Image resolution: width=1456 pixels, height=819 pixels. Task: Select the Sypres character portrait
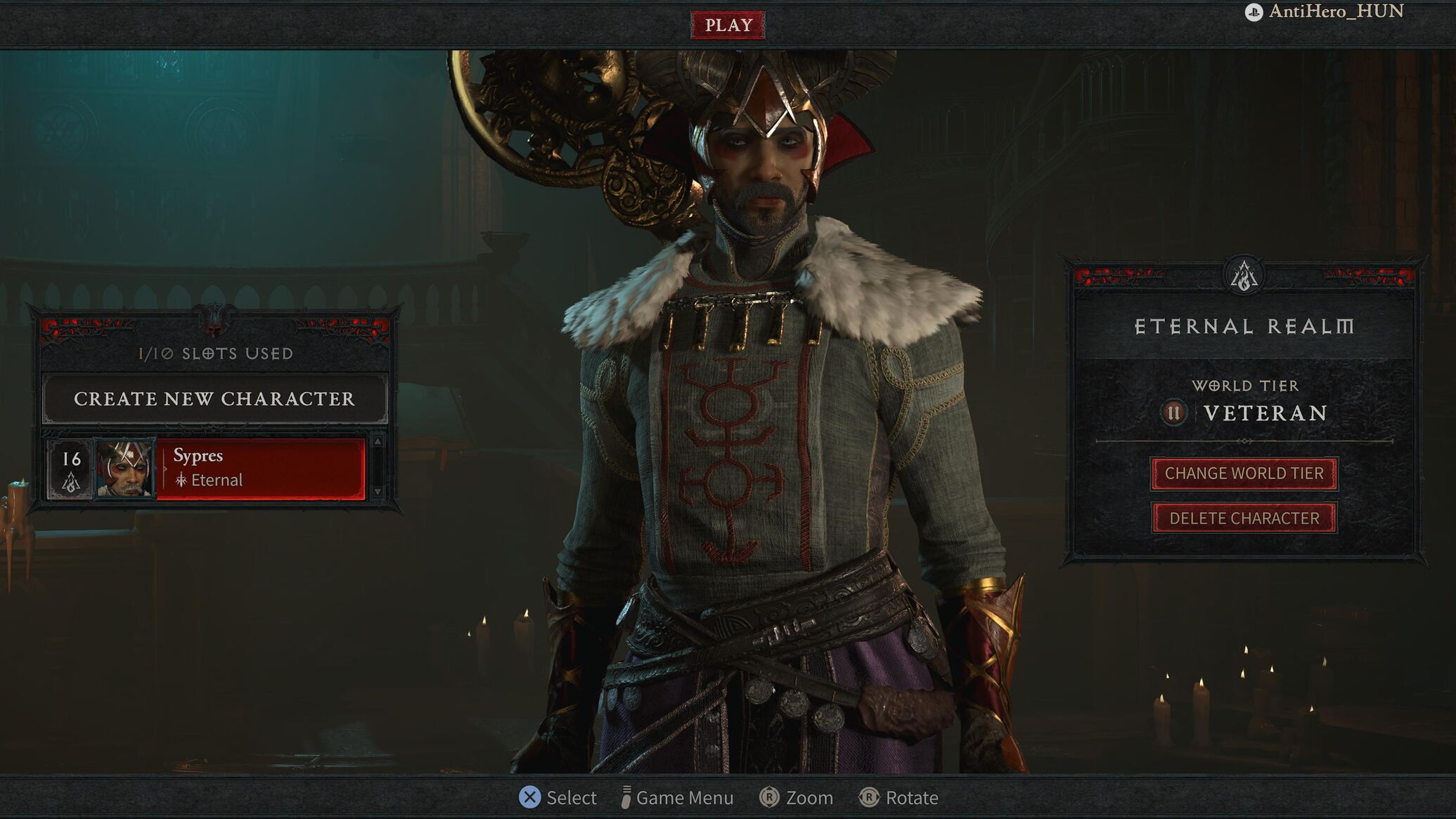[124, 468]
